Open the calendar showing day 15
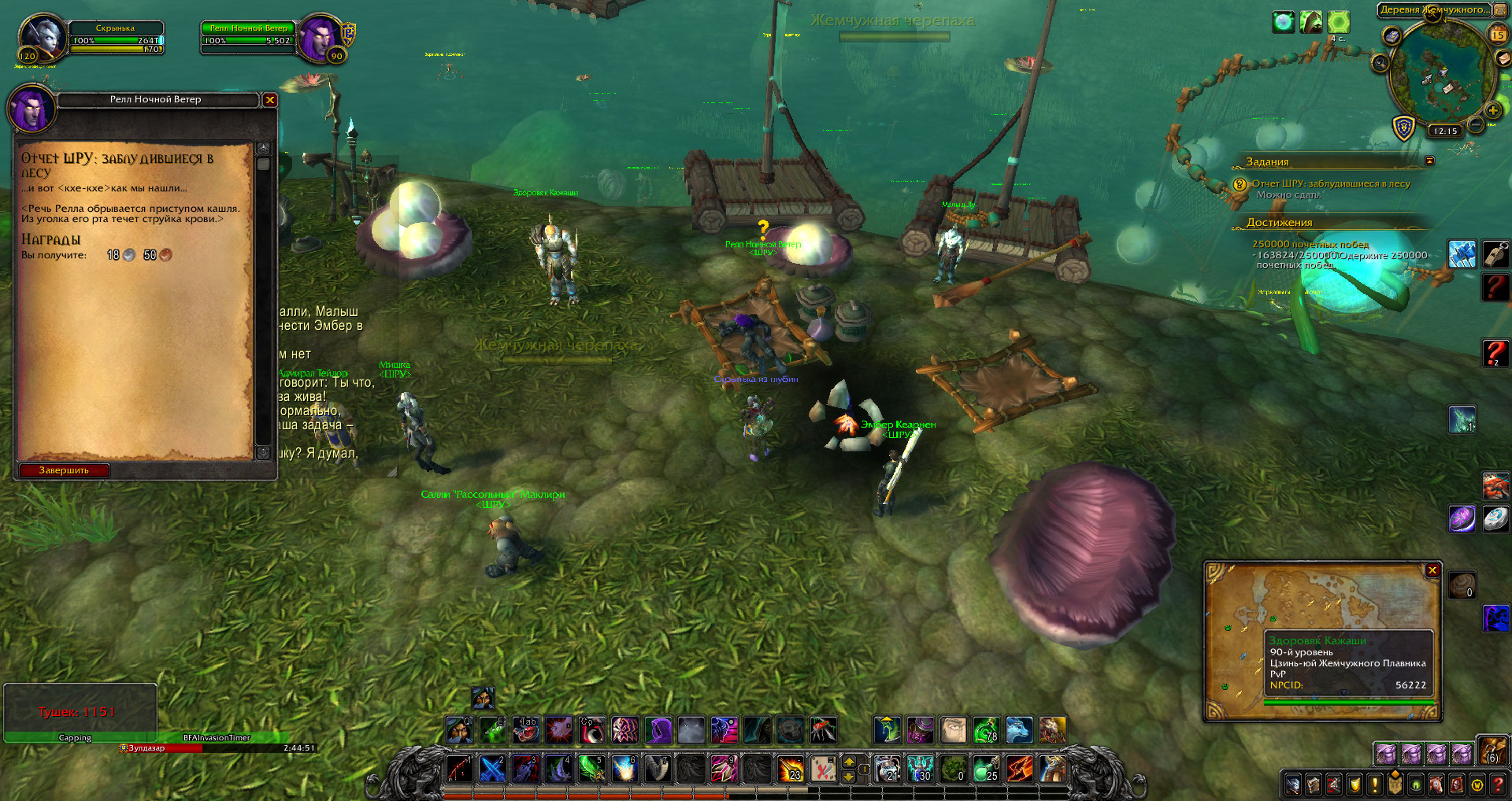Image resolution: width=1512 pixels, height=801 pixels. click(x=1498, y=34)
